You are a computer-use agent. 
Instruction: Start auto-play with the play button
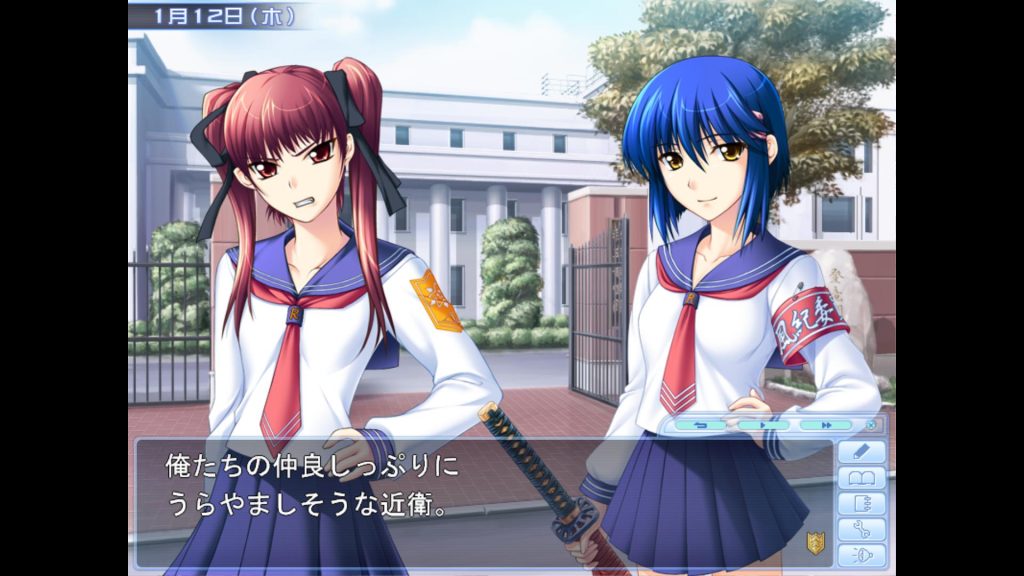coord(763,425)
